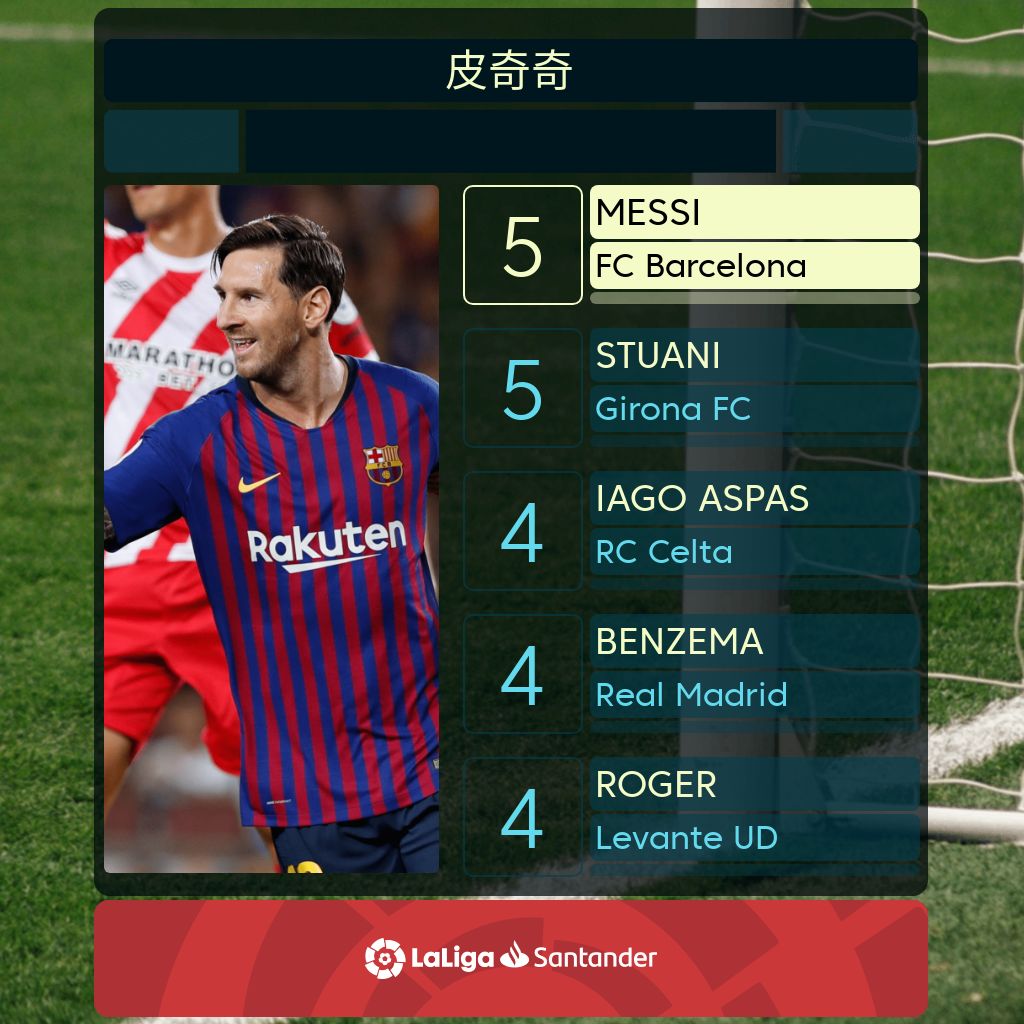Select the ROGER Levante UD row
This screenshot has height=1024, width=1024.
click(x=690, y=816)
